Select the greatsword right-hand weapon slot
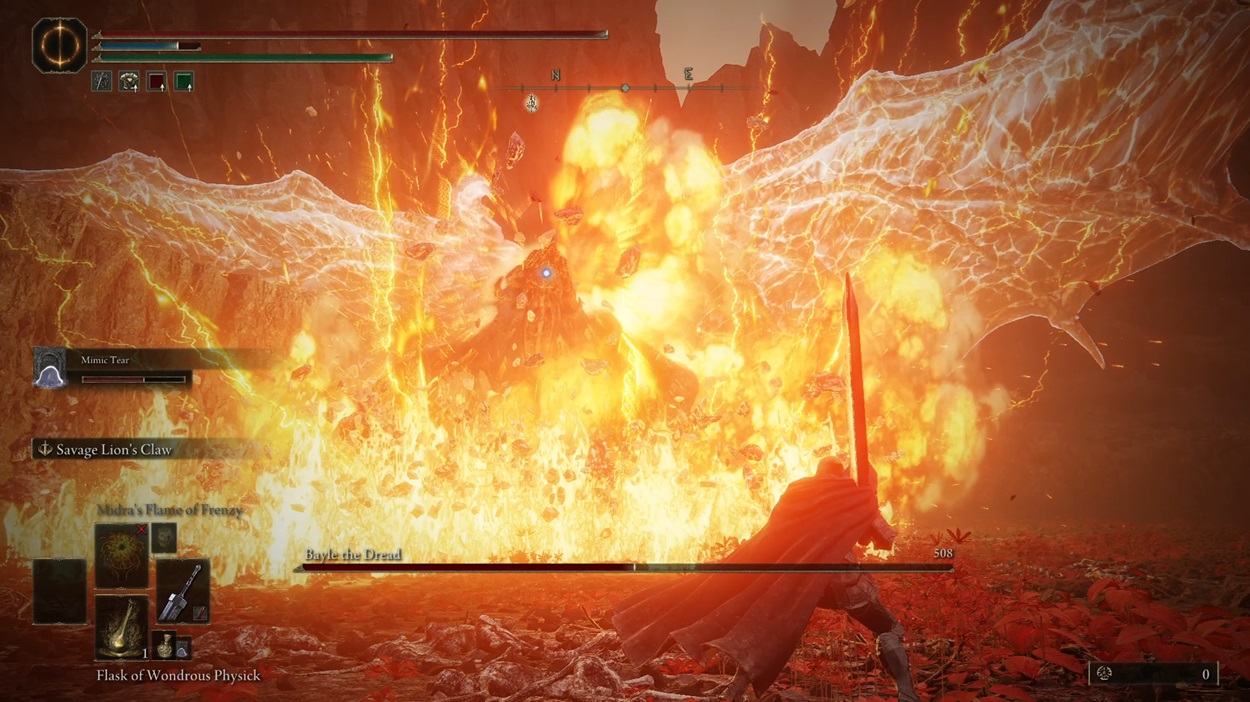This screenshot has width=1250, height=702. (182, 590)
